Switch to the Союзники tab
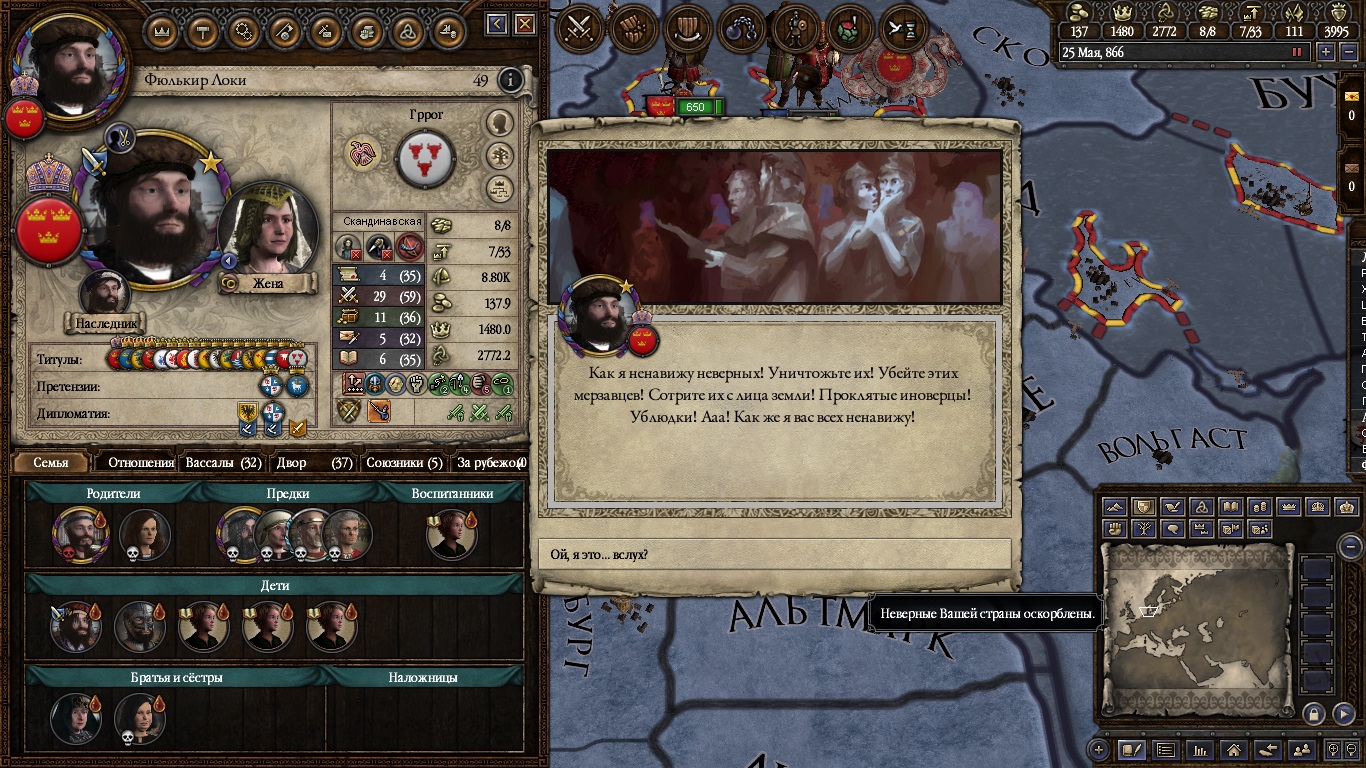 coord(404,463)
